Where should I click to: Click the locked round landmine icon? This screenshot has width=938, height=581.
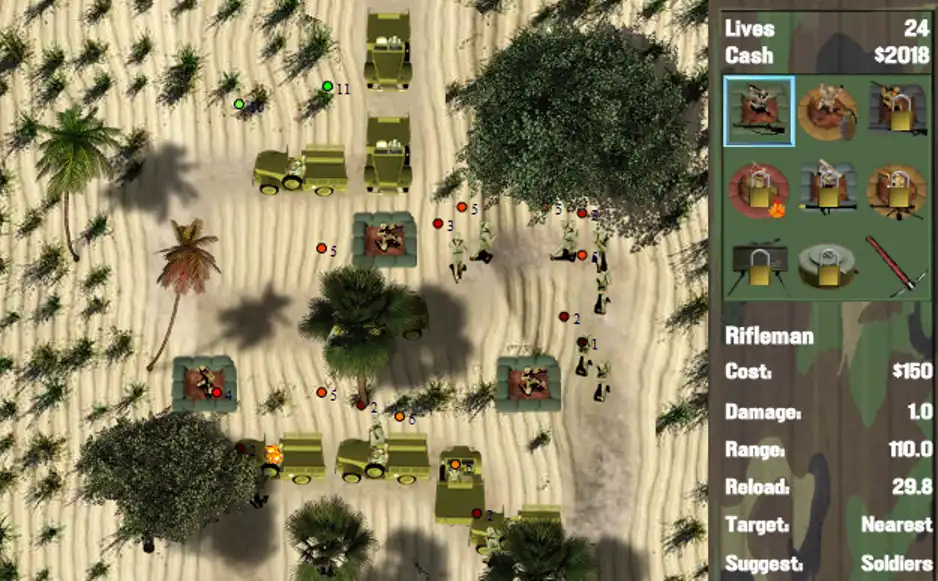[x=827, y=266]
